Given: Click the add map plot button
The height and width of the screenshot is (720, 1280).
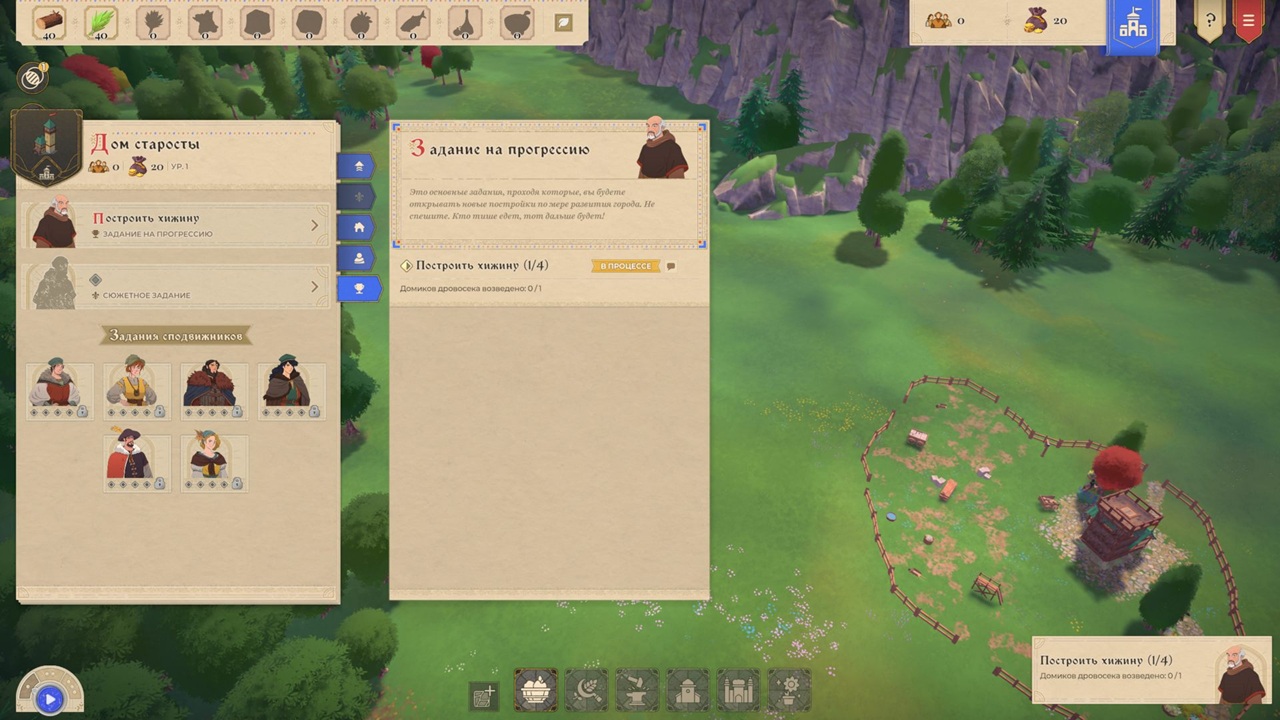Looking at the screenshot, I should 484,695.
